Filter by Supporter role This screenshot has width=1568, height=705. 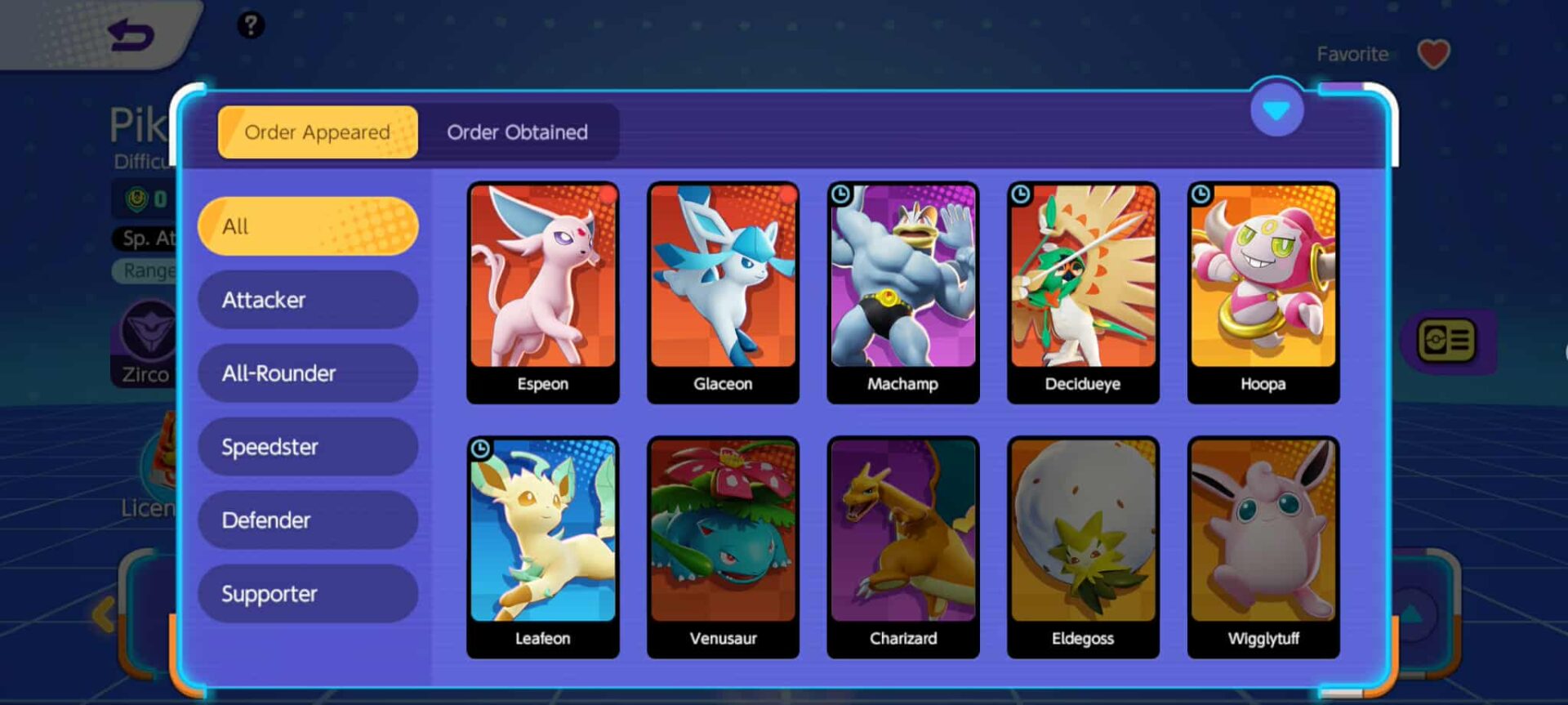click(x=308, y=594)
